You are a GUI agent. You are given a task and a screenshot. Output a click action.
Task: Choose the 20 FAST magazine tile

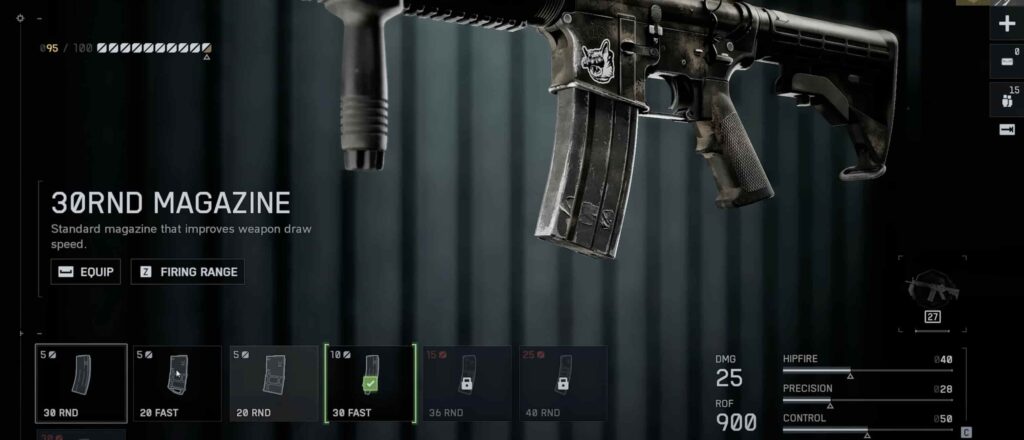(176, 384)
